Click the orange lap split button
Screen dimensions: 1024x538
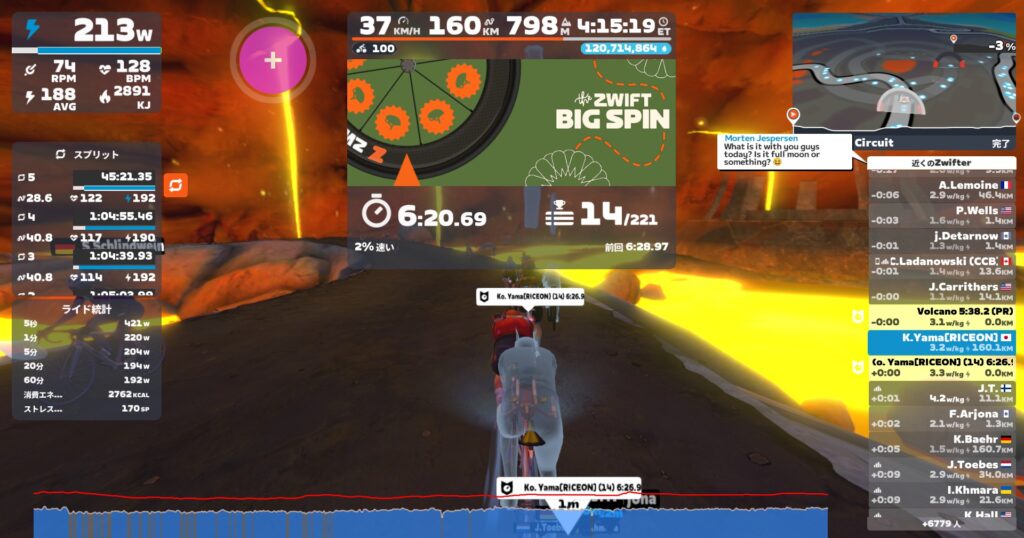coord(175,185)
